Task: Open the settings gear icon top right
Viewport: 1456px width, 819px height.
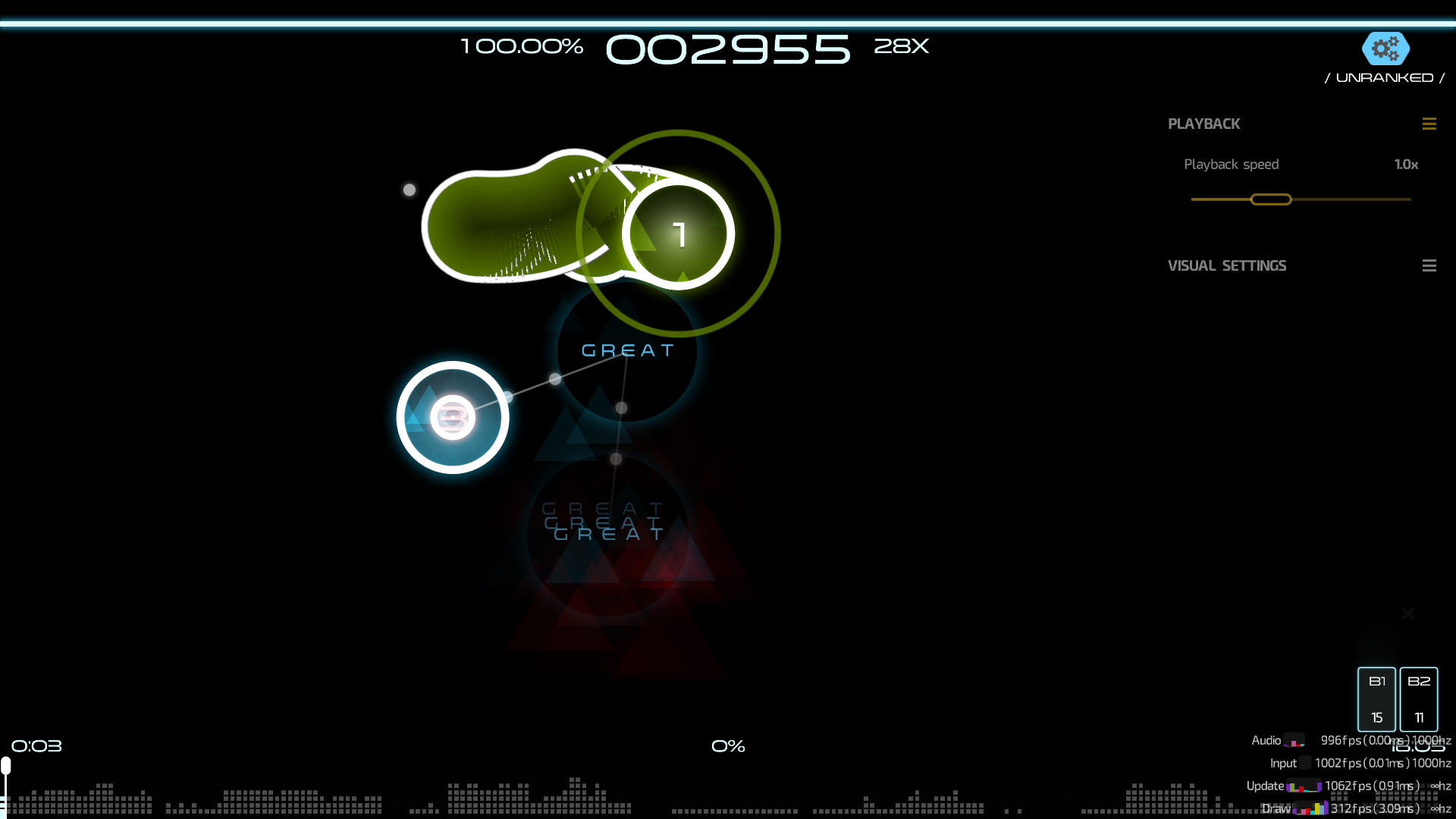Action: (x=1385, y=49)
